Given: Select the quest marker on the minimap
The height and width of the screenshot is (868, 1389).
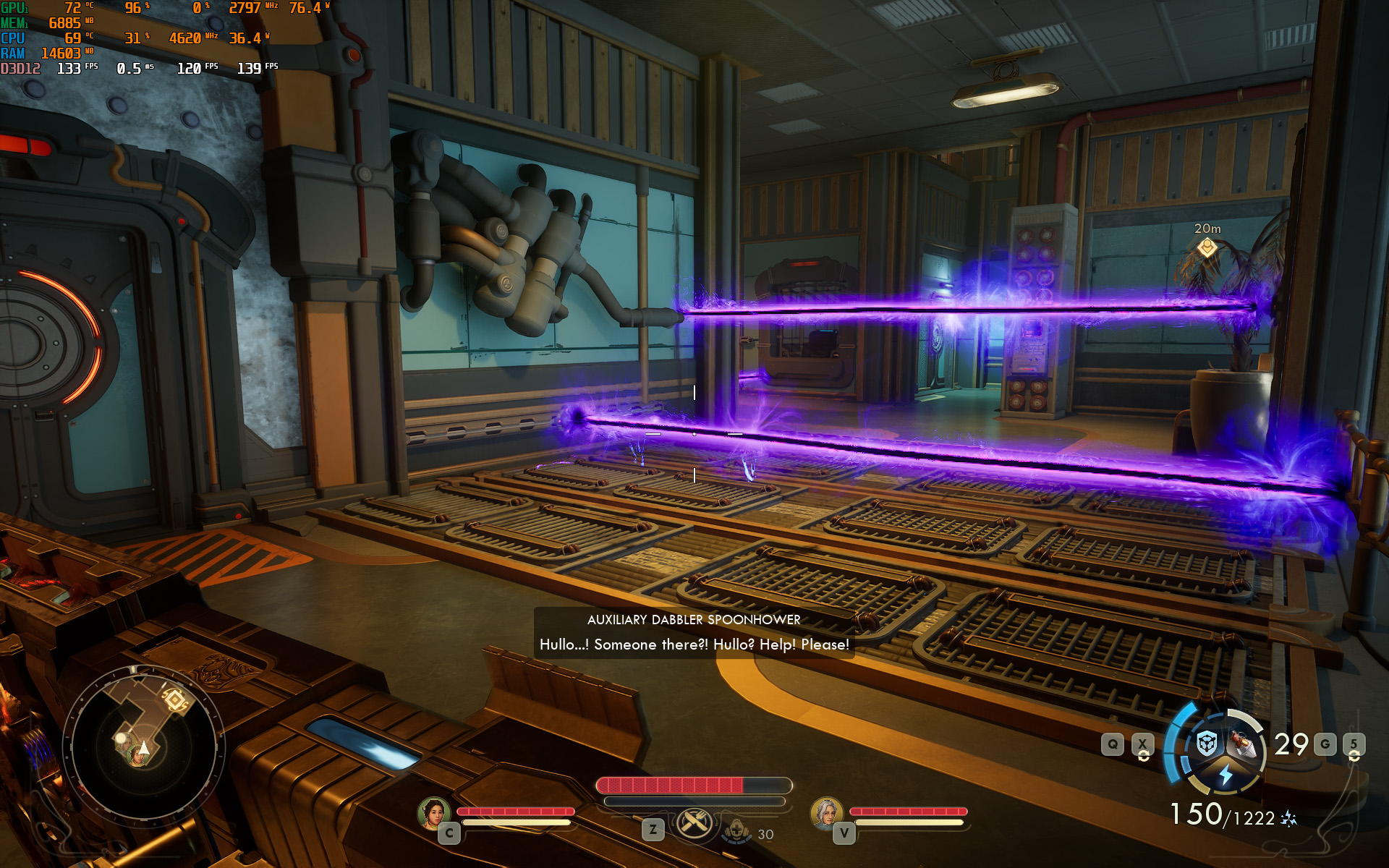Looking at the screenshot, I should click(175, 700).
